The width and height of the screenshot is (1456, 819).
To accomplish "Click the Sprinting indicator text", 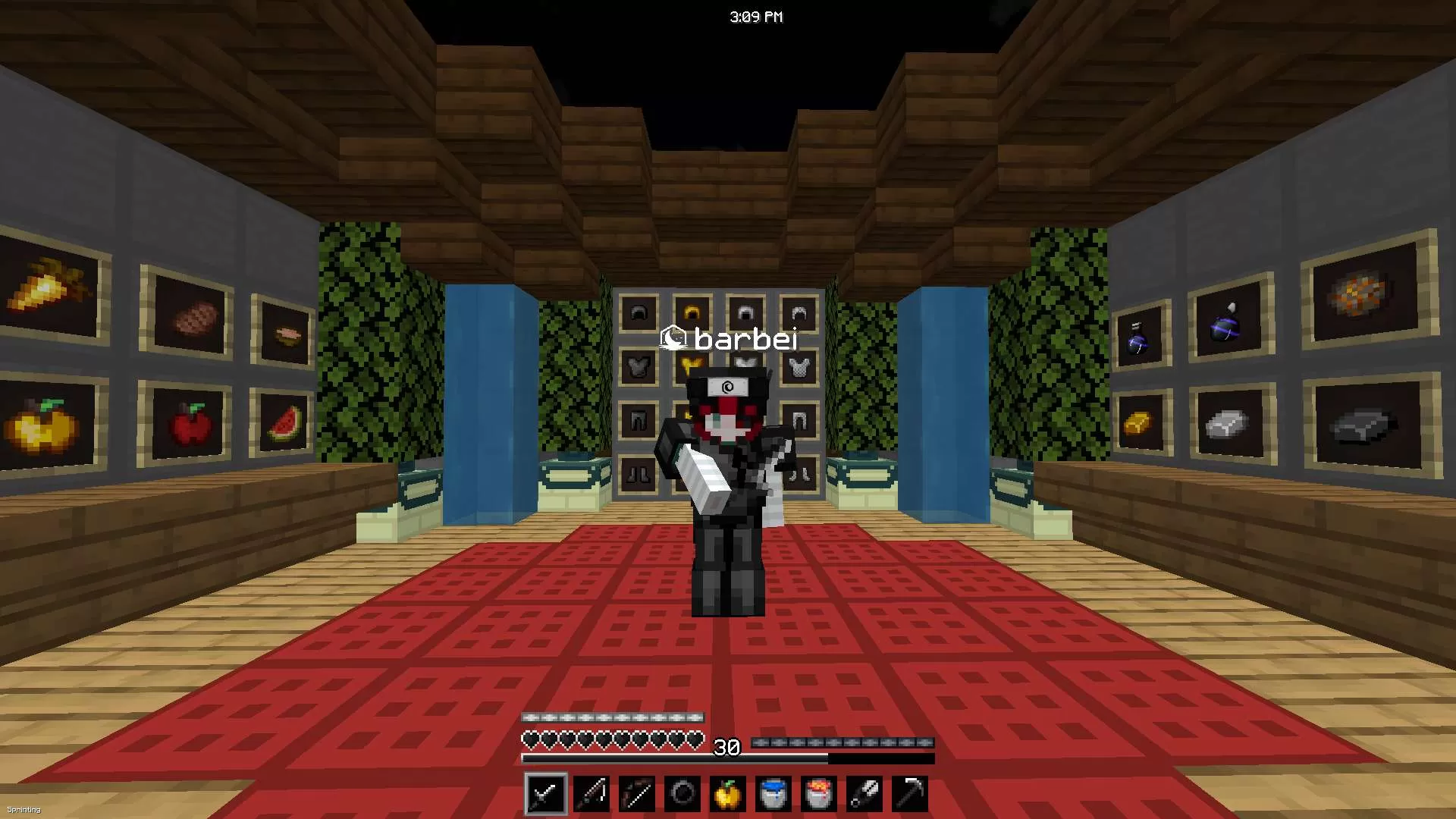I will pos(25,809).
